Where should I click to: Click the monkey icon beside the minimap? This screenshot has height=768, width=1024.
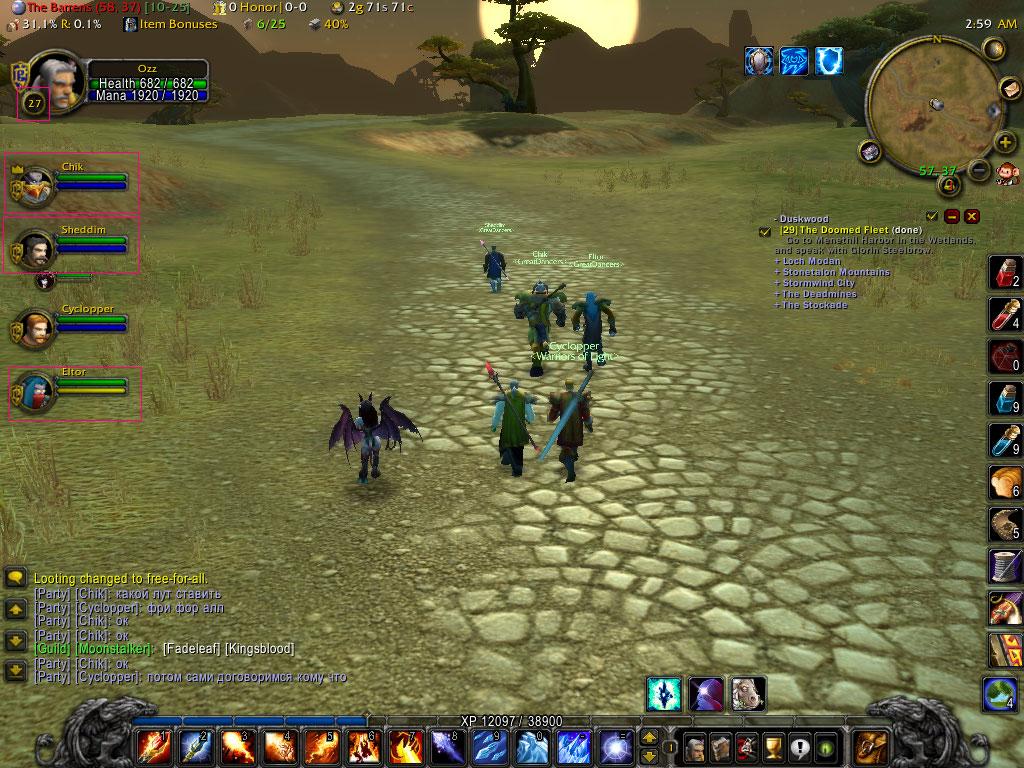click(x=1006, y=172)
